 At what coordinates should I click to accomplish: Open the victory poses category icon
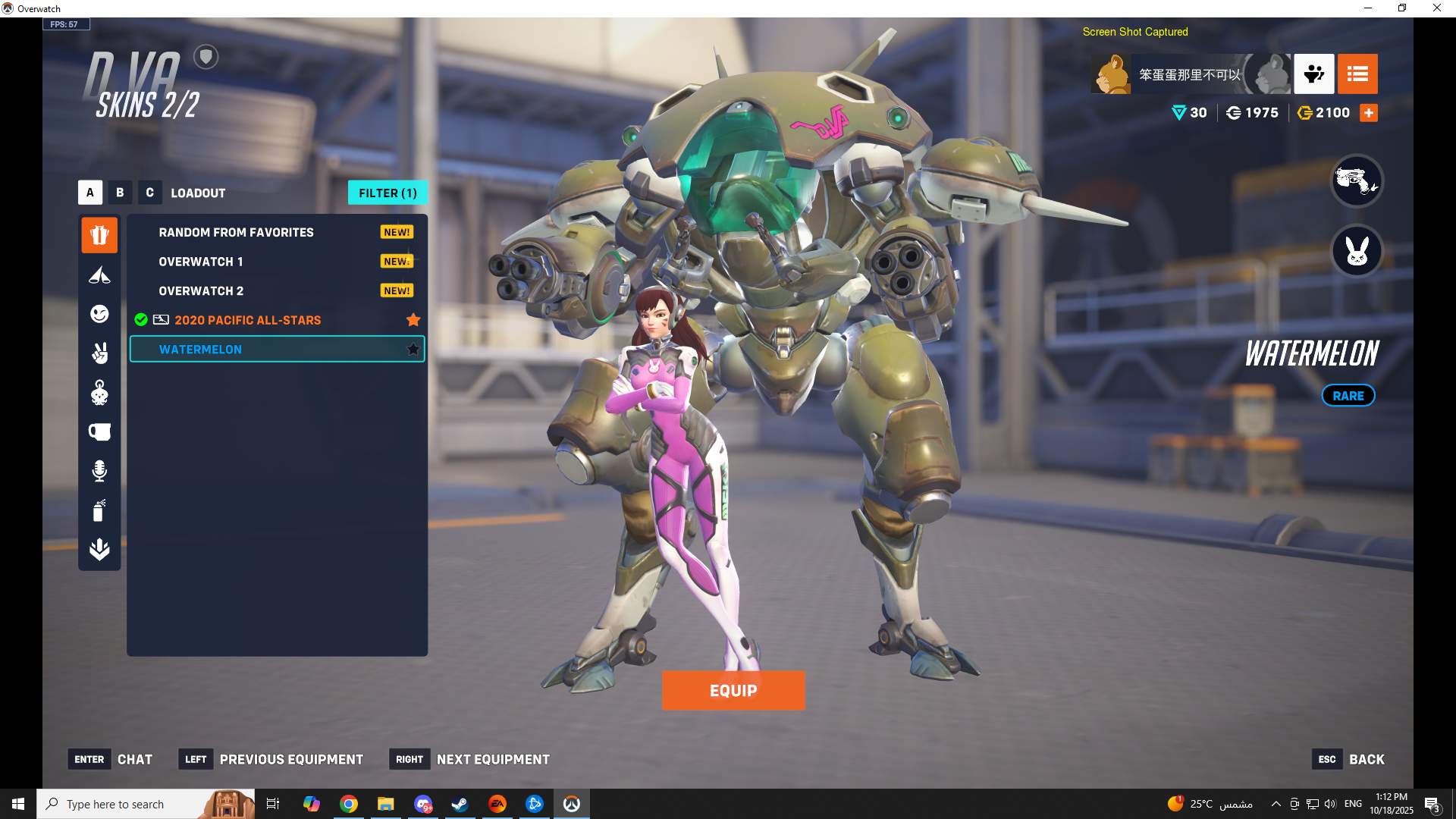pyautogui.click(x=99, y=353)
